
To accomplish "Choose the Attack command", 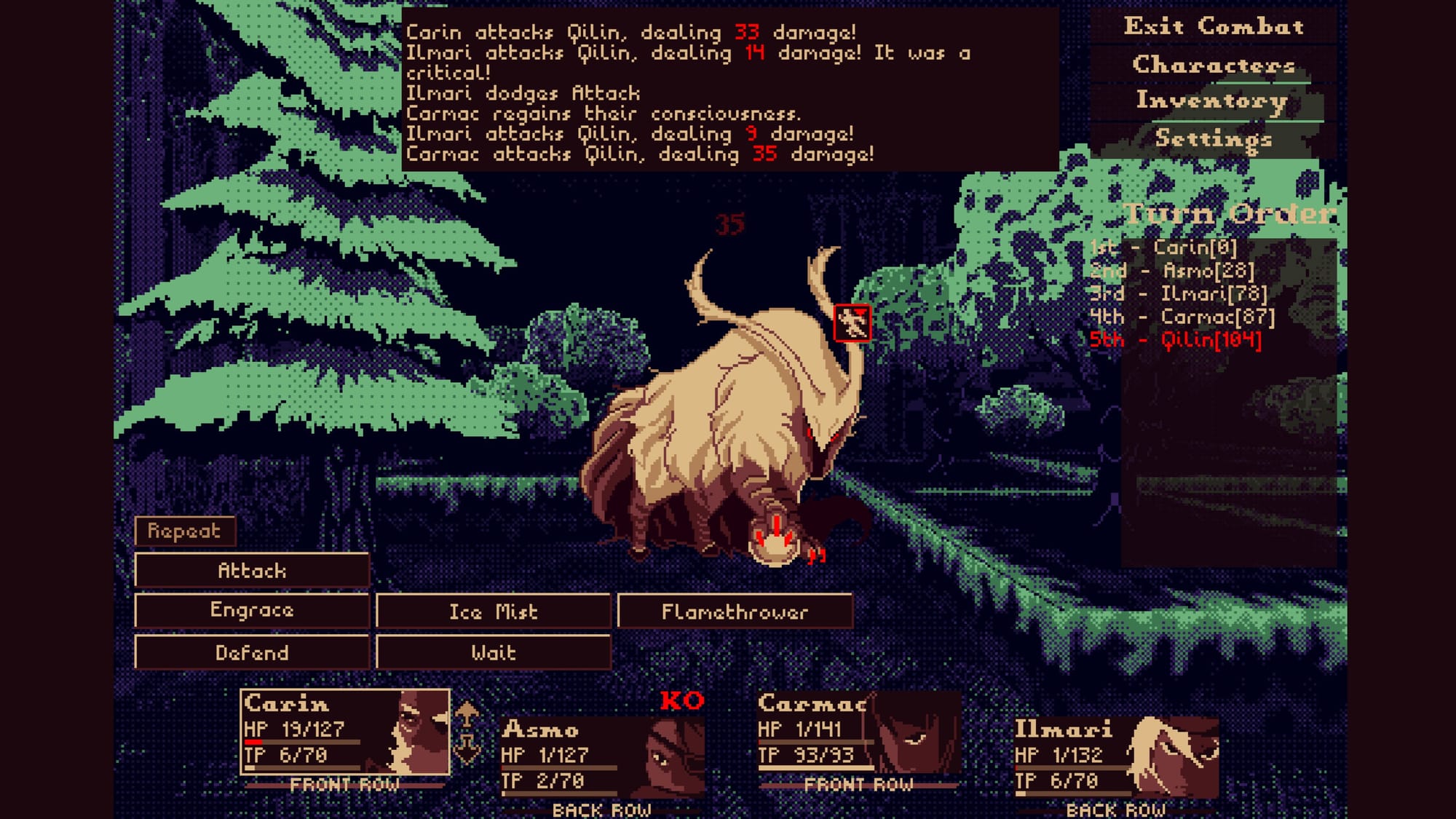I will tap(252, 571).
